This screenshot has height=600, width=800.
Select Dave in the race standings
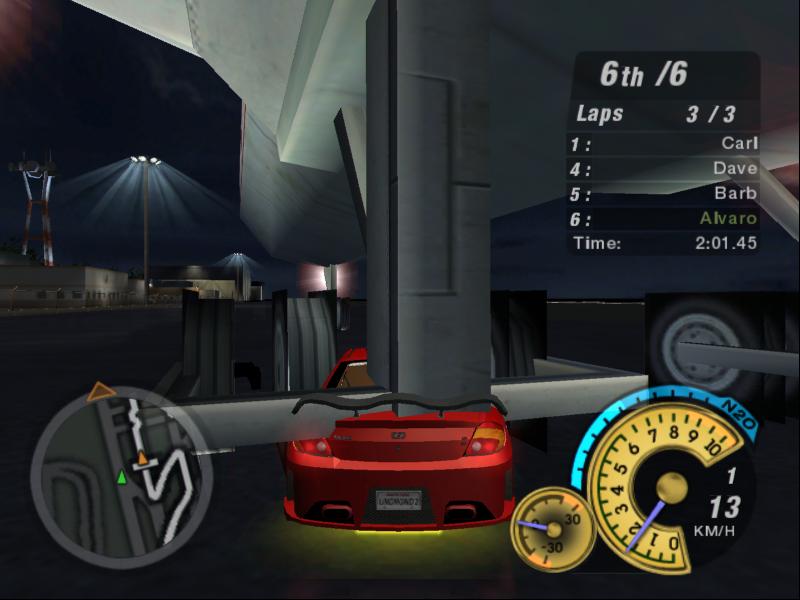[664, 169]
